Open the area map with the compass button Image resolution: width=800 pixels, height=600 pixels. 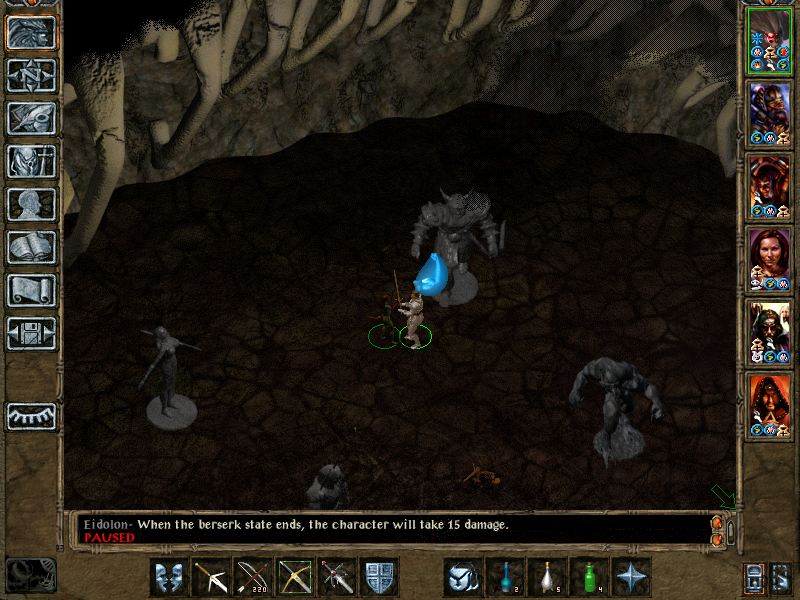click(31, 74)
